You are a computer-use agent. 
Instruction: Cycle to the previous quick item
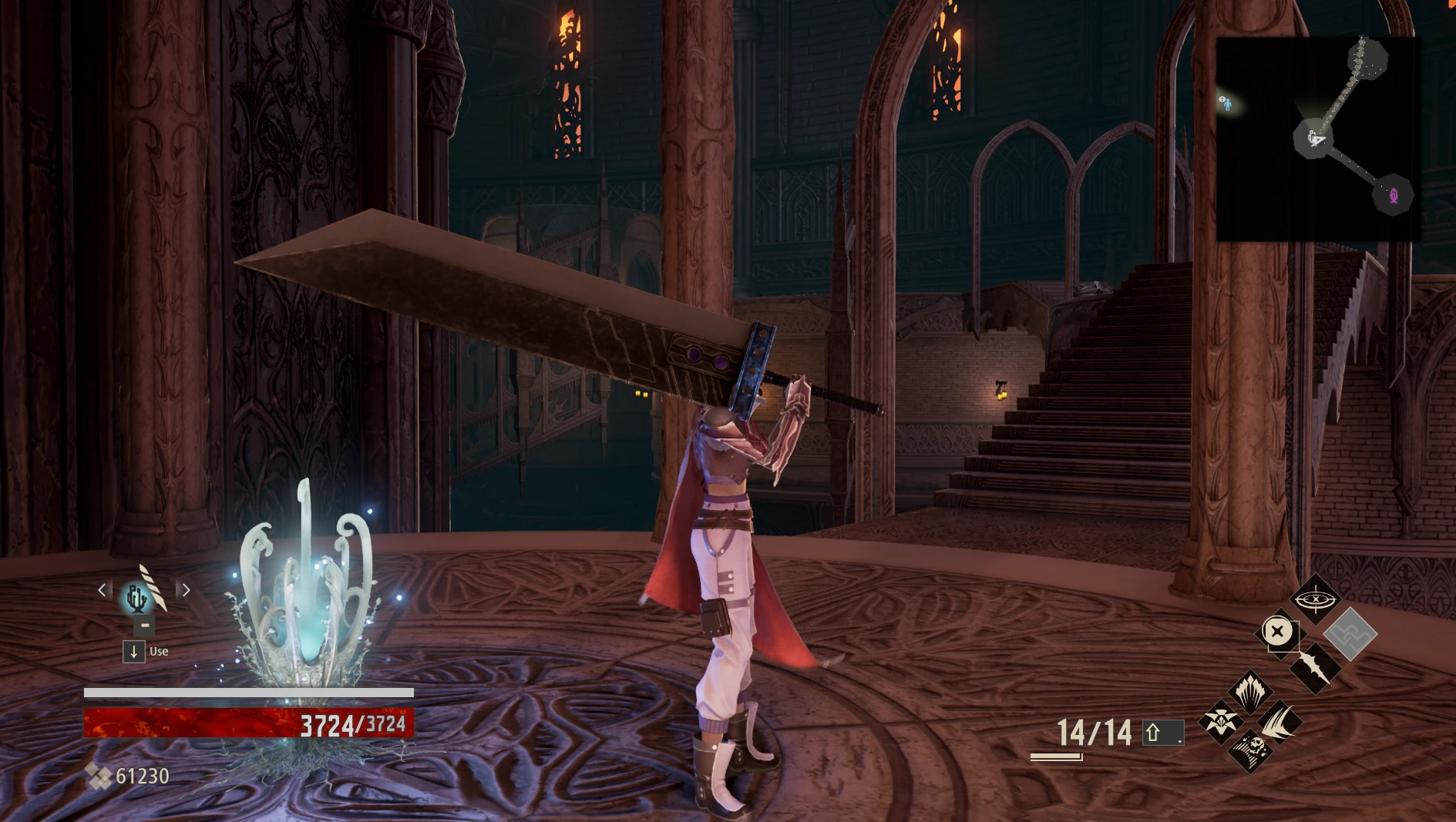point(102,590)
